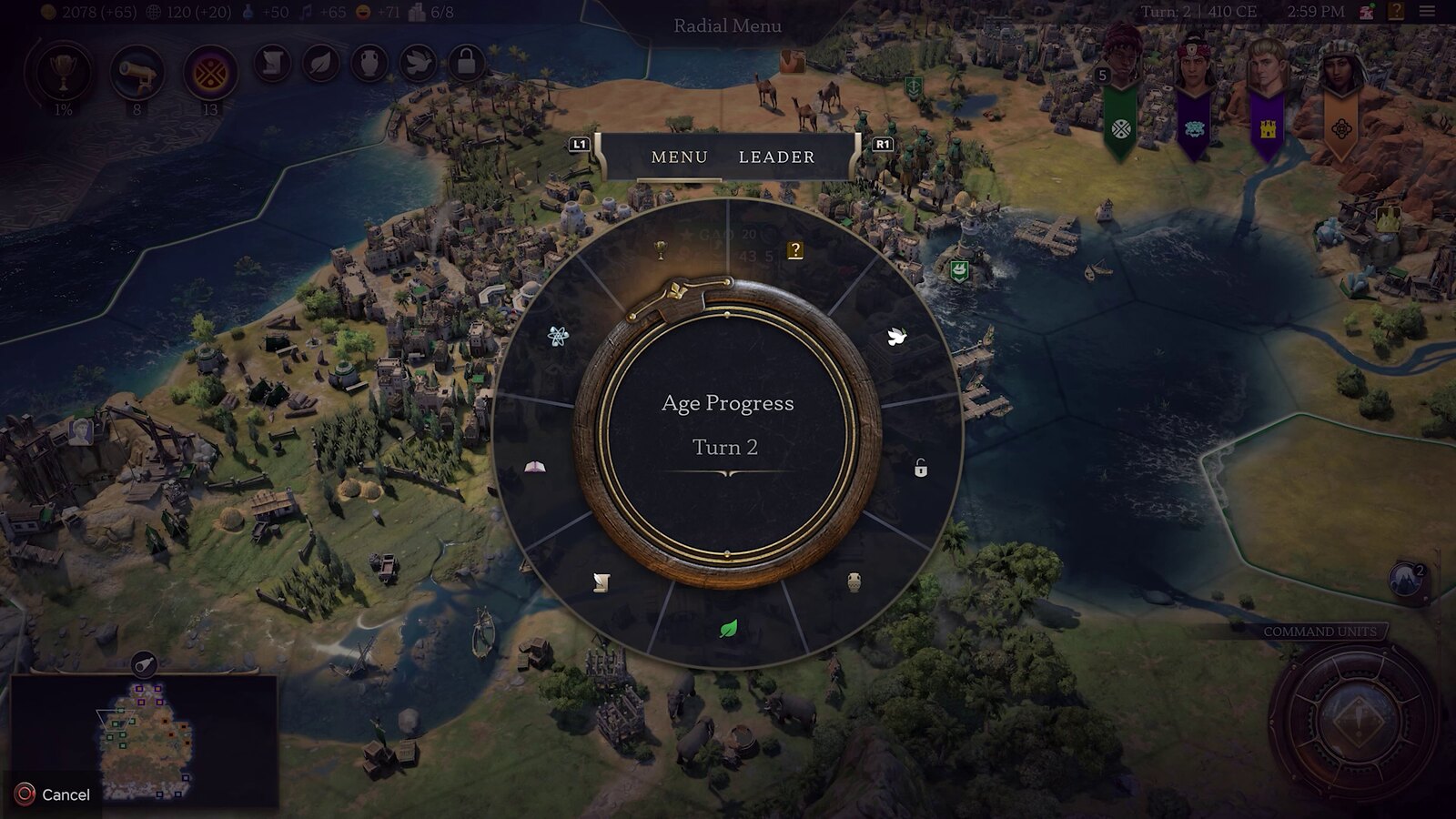The height and width of the screenshot is (819, 1456).
Task: Open the purple civic icon showing 13 turns
Action: tap(210, 73)
